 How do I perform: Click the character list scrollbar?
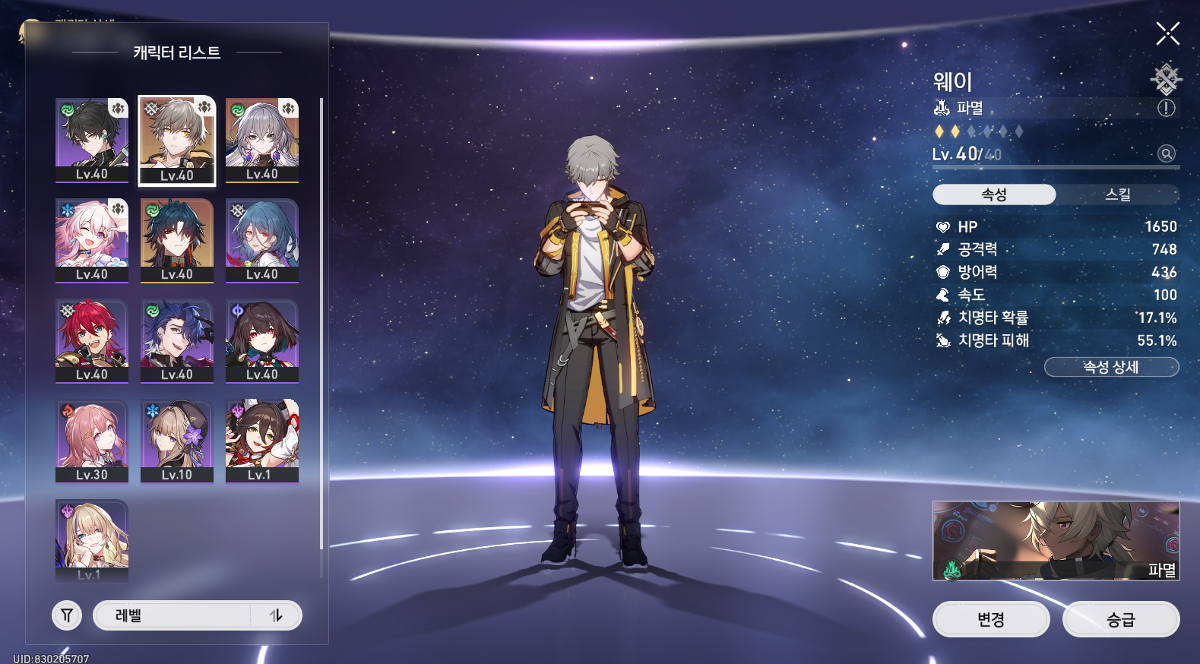321,320
